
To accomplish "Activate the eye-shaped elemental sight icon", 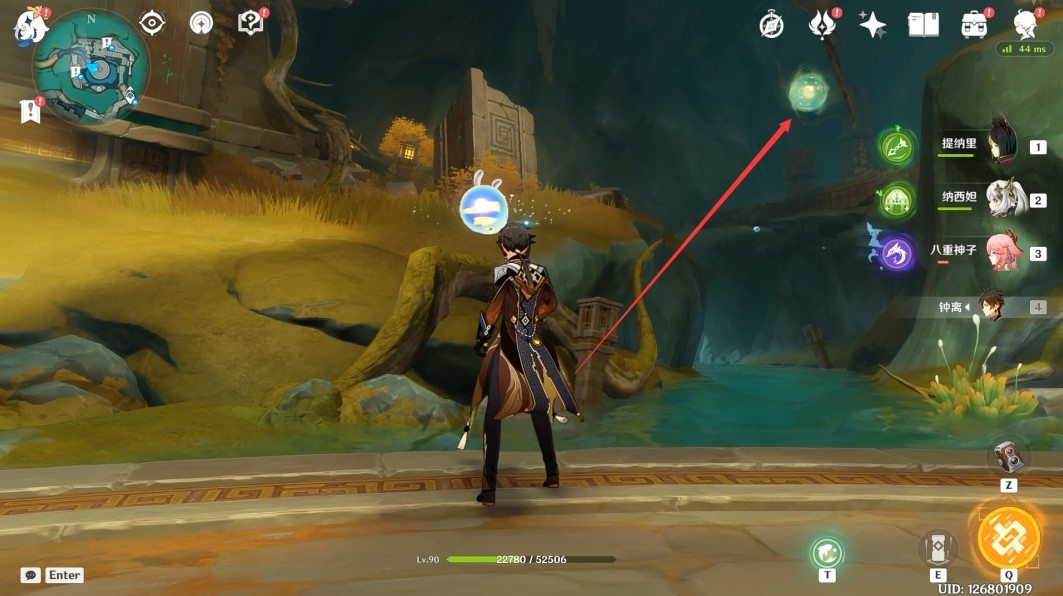I will pos(152,23).
